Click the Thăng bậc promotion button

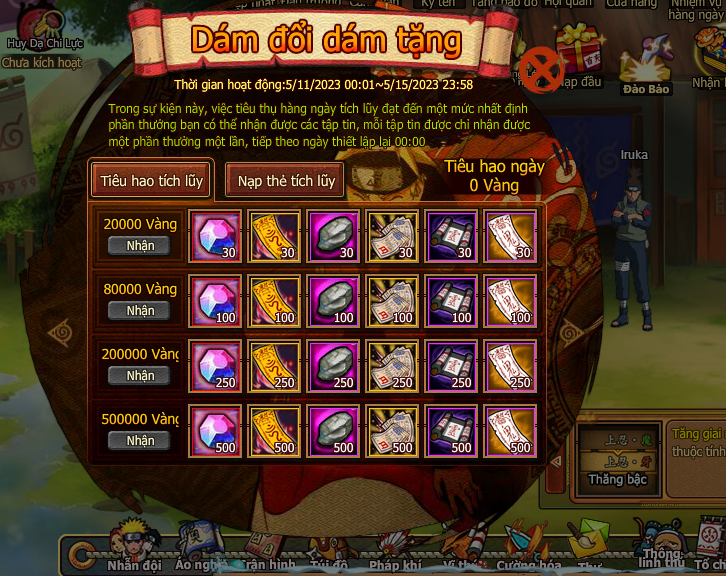point(617,480)
